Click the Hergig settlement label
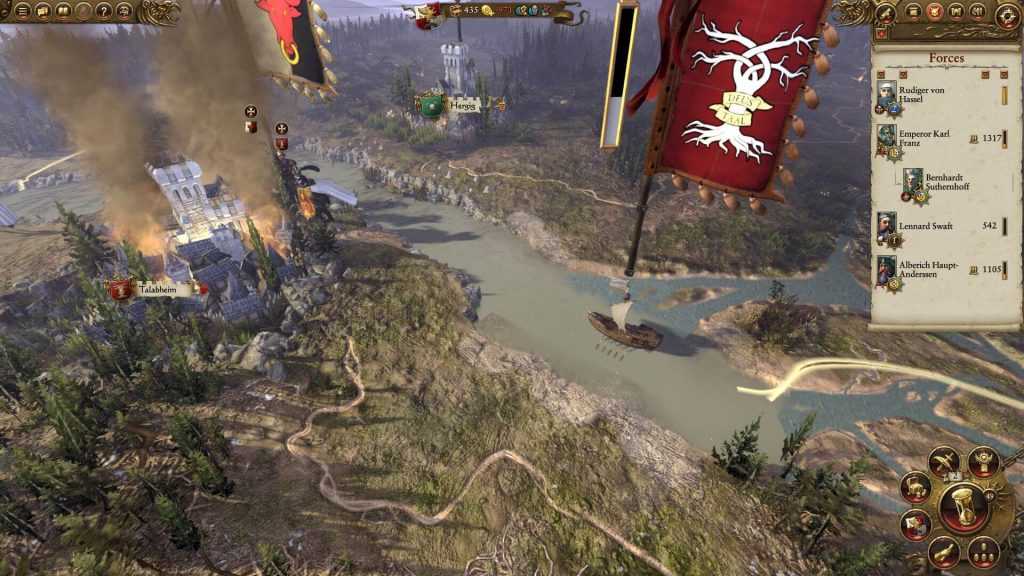The height and width of the screenshot is (576, 1024). tap(464, 104)
